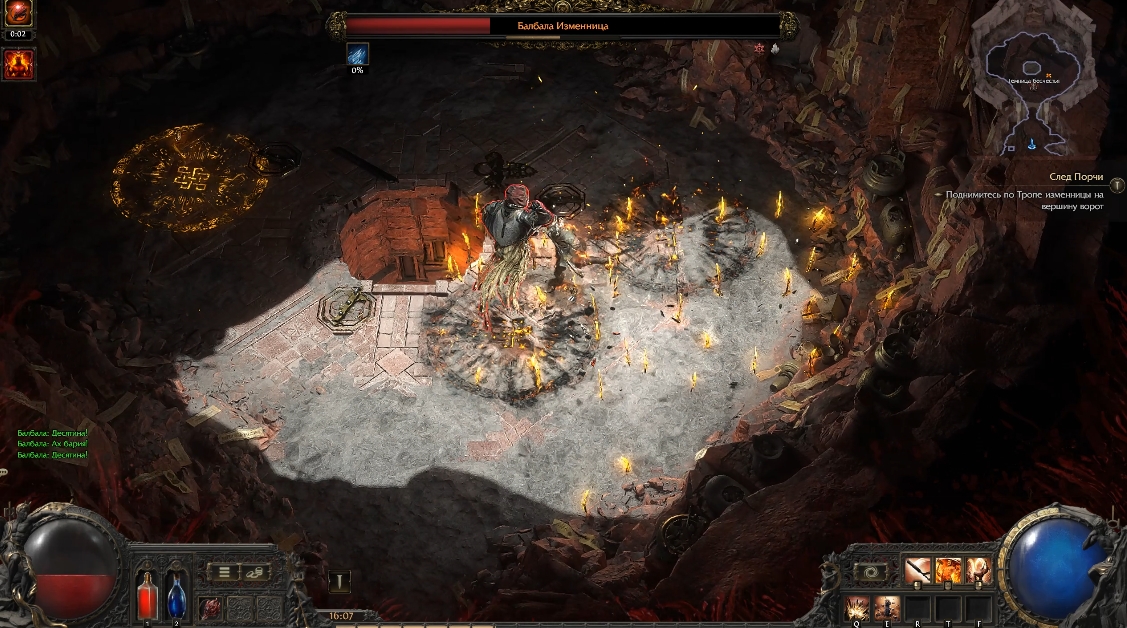Open the chat log with Балбала messages

[x=53, y=443]
